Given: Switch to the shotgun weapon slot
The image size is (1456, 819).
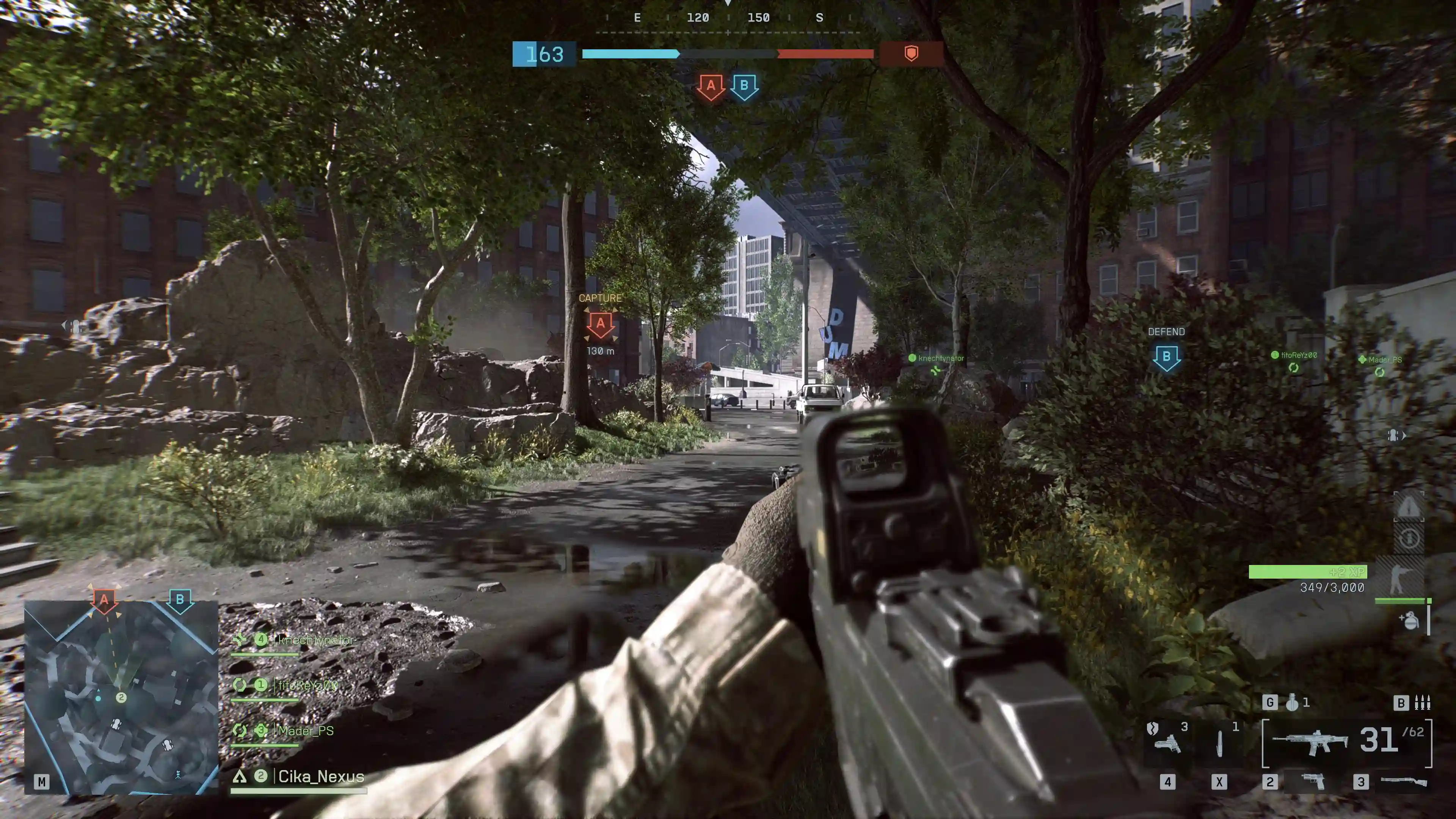Looking at the screenshot, I should point(1404,782).
